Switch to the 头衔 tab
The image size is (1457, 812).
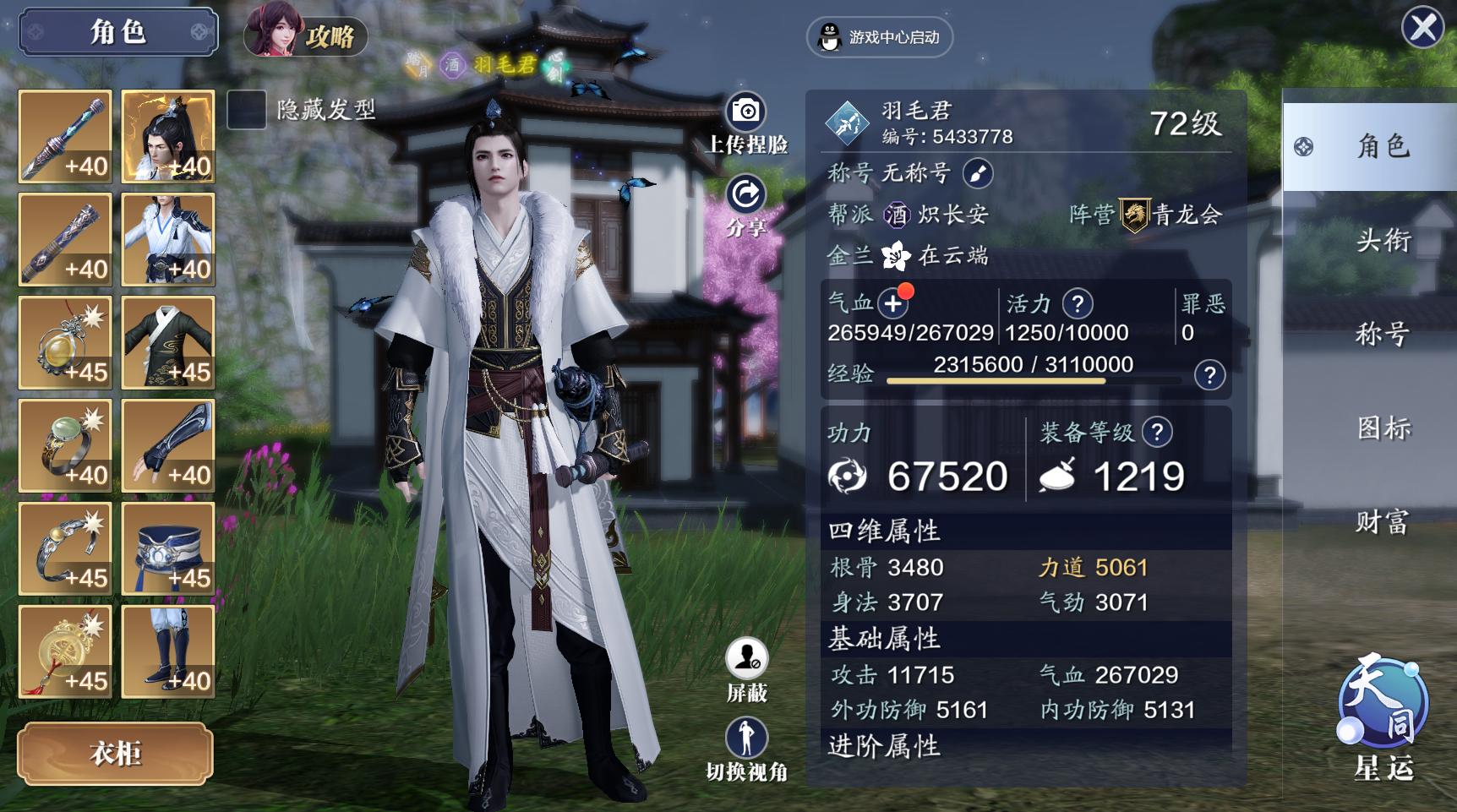pos(1383,241)
